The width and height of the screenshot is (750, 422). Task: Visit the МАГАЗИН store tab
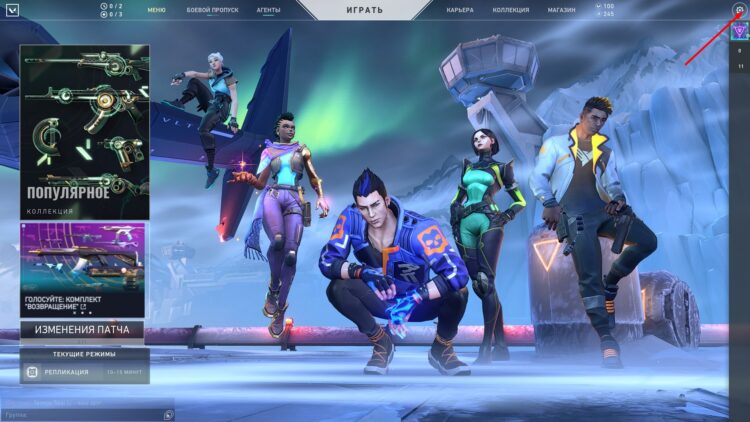tap(561, 9)
